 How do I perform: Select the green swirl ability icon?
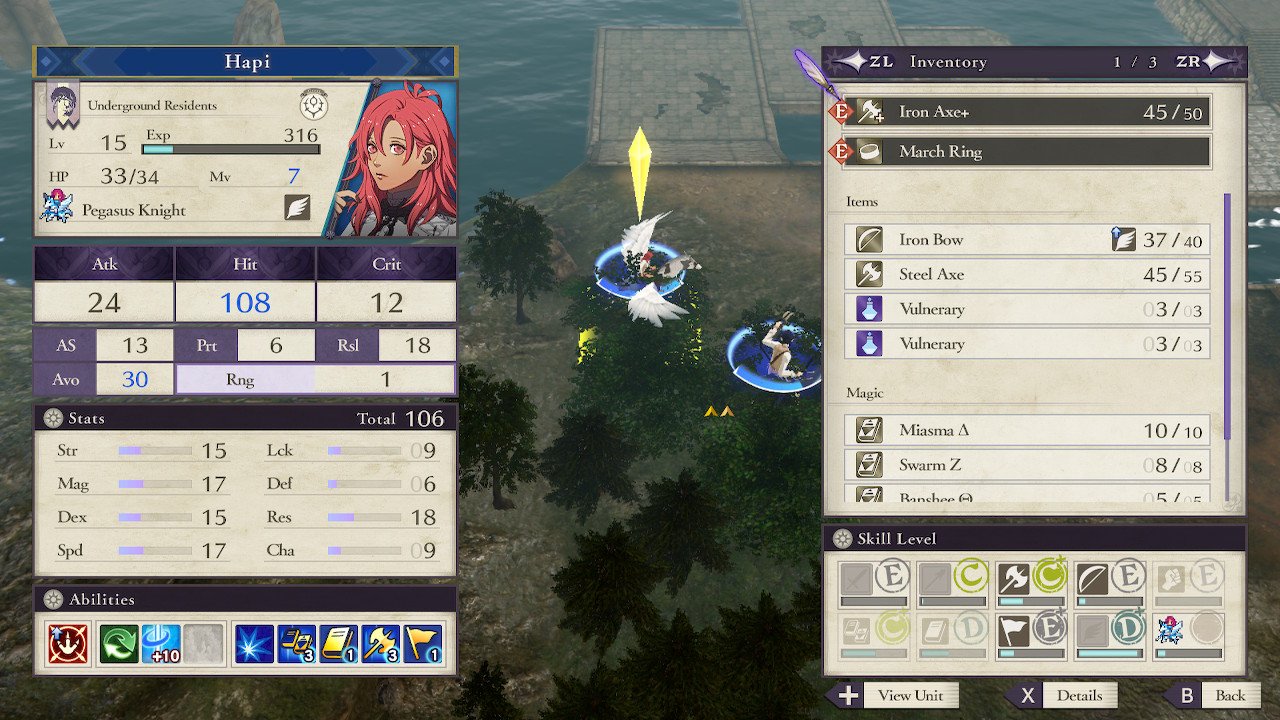(x=118, y=645)
